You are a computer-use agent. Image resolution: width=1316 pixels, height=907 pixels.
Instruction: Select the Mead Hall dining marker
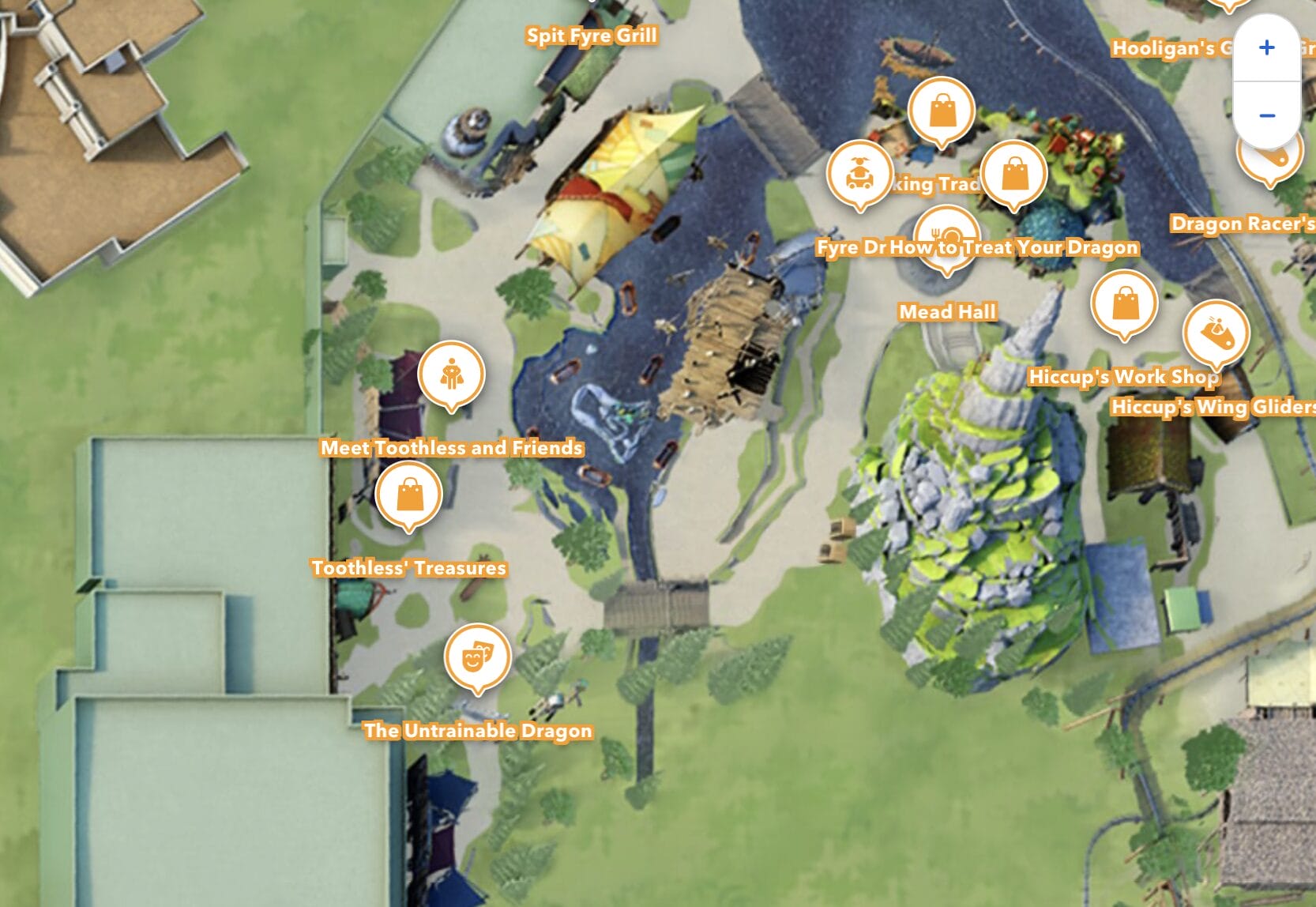click(x=946, y=236)
